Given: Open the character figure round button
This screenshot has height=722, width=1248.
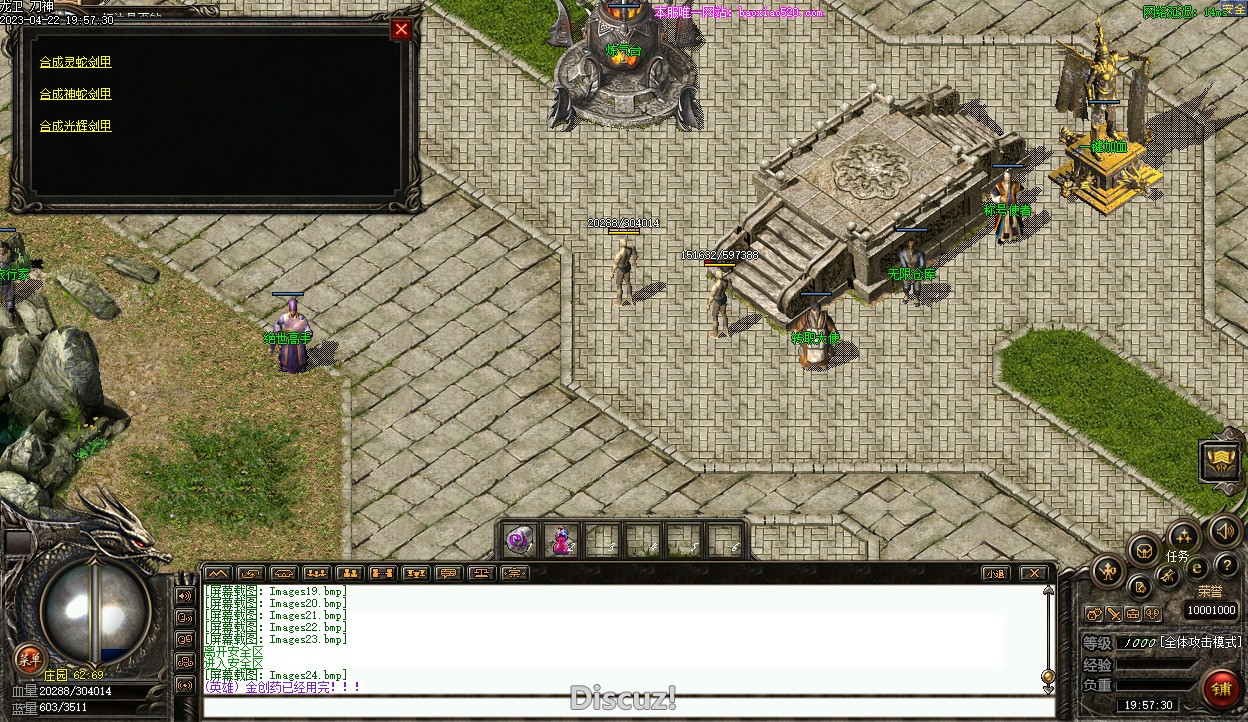Looking at the screenshot, I should 1107,572.
